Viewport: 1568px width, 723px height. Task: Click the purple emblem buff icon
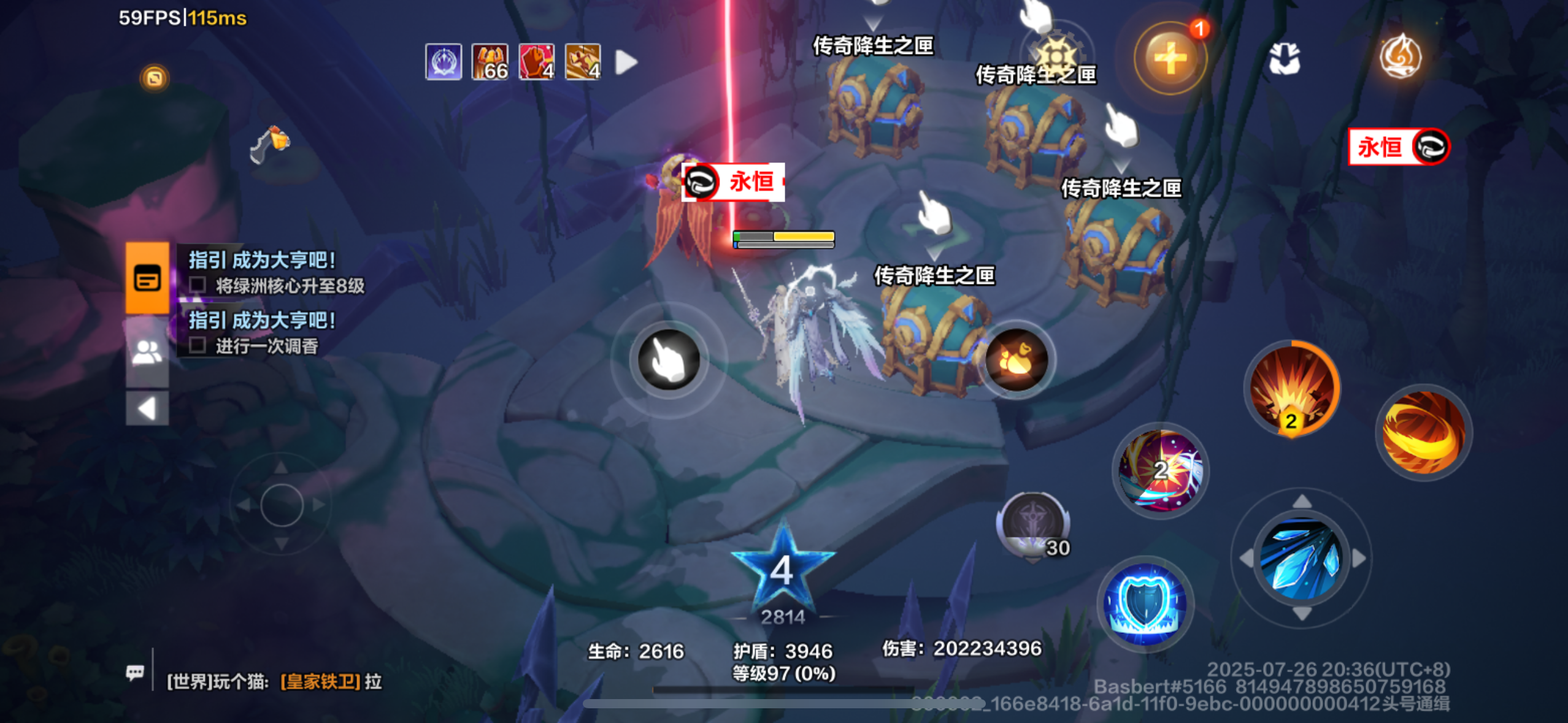click(443, 61)
